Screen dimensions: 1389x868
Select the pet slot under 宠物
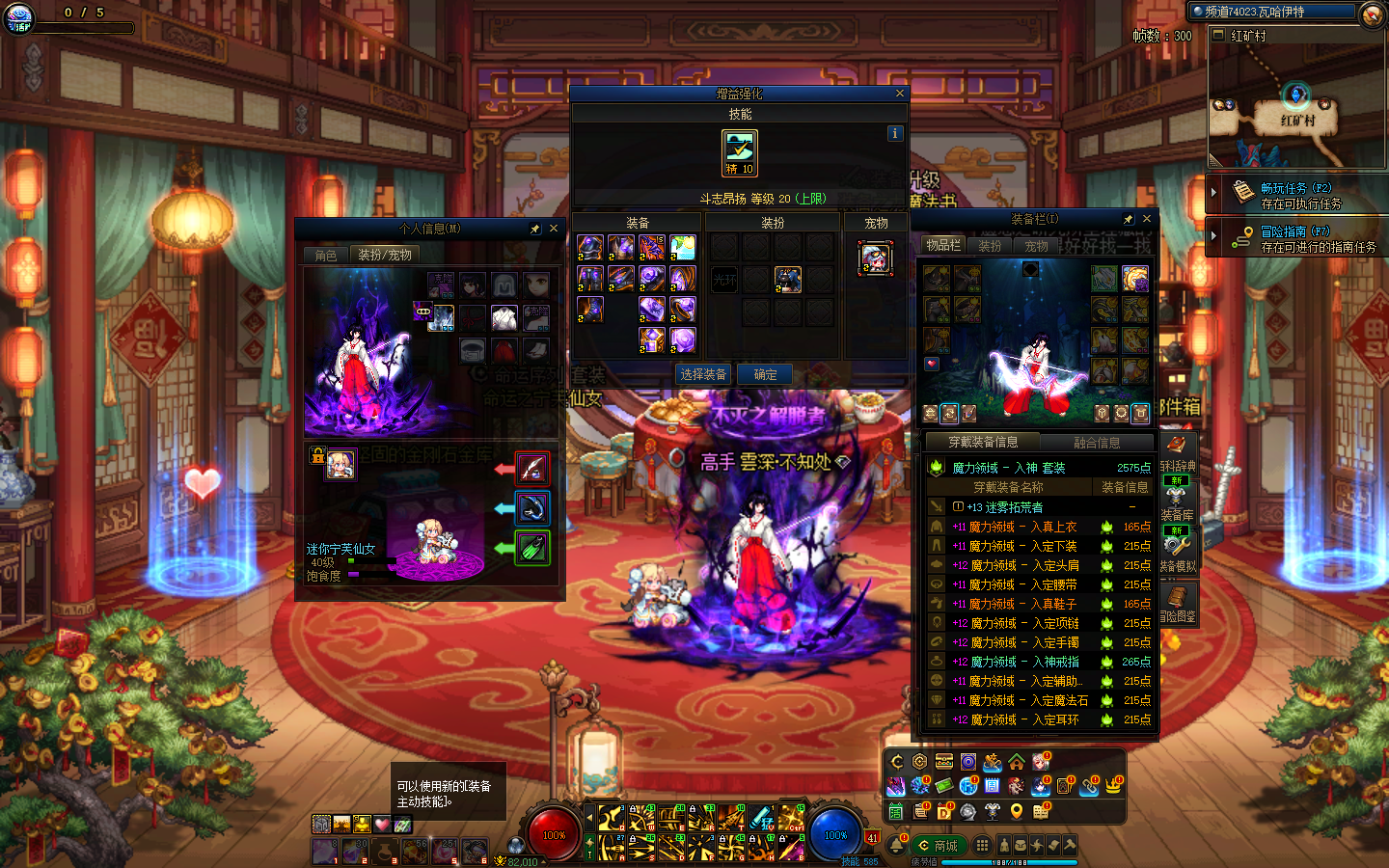pyautogui.click(x=875, y=258)
